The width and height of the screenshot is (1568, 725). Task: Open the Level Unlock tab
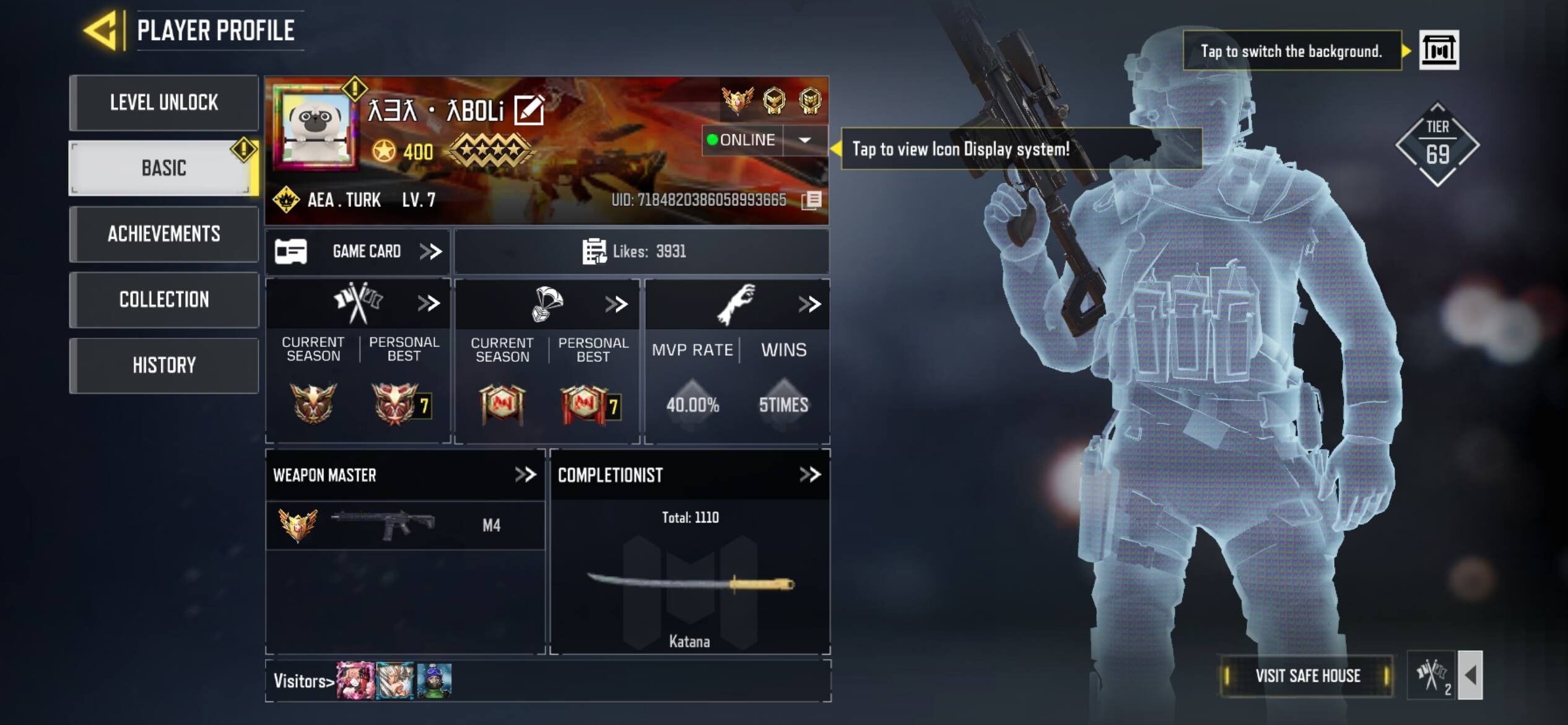click(x=164, y=103)
